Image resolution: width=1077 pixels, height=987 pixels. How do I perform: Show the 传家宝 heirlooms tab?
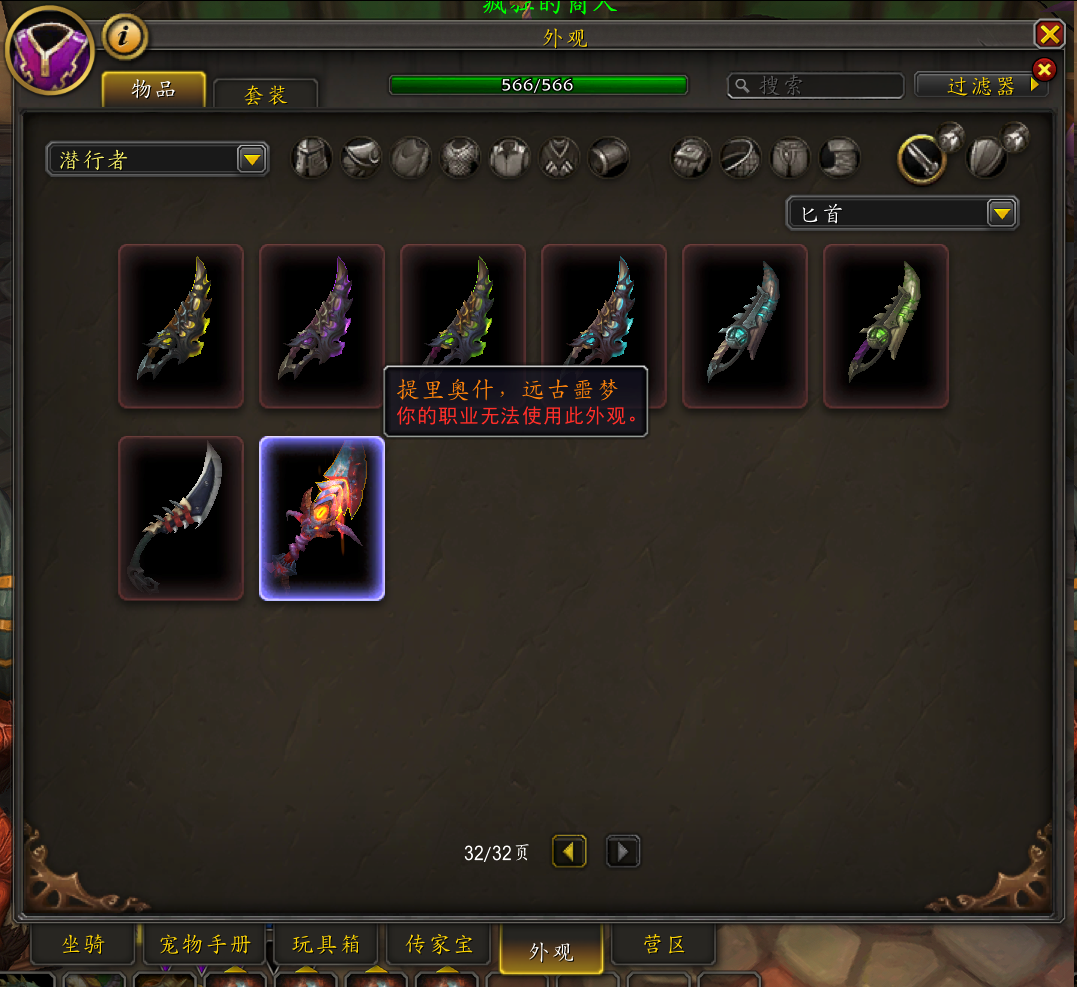pos(439,945)
